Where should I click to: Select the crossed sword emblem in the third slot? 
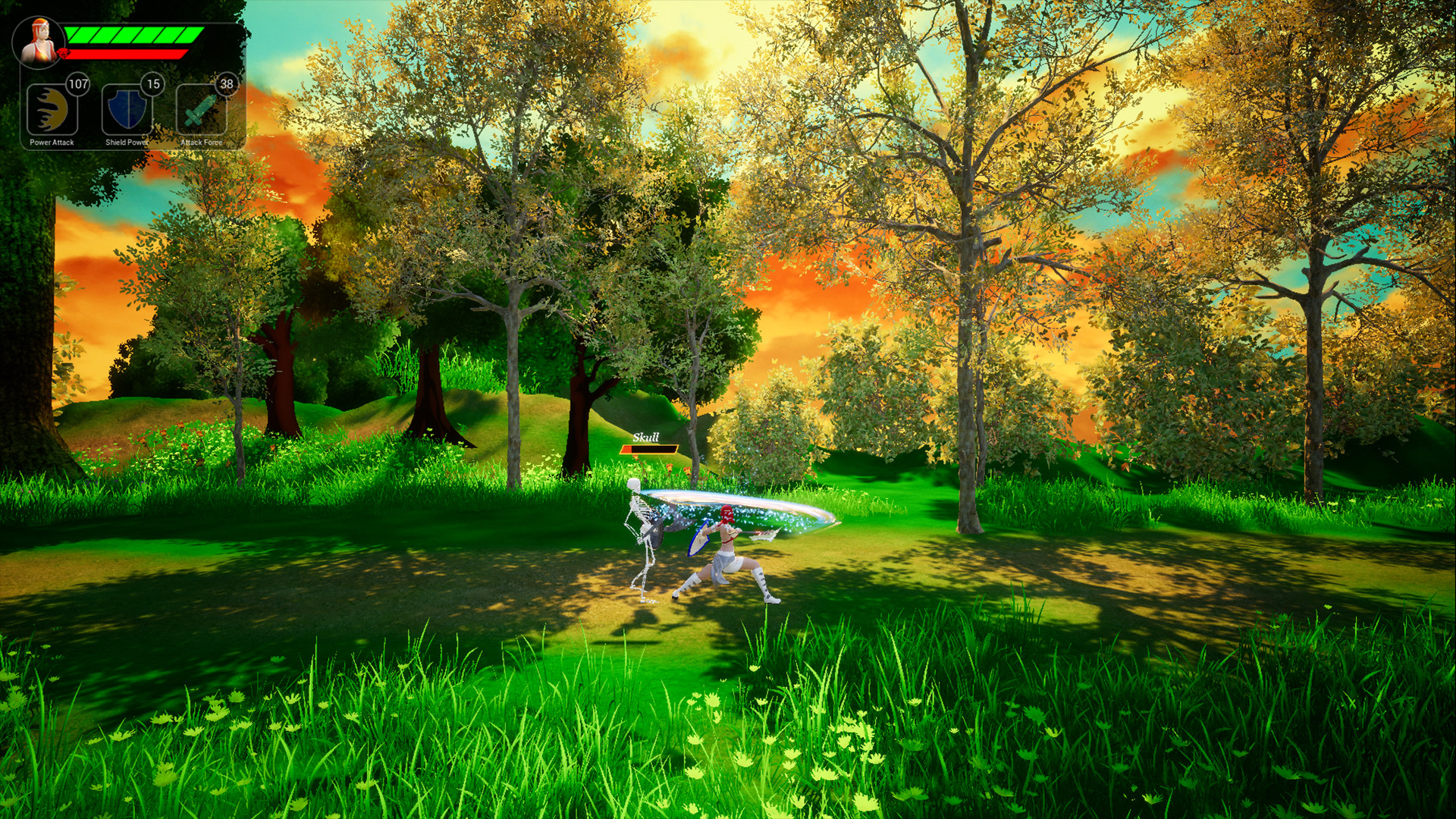point(201,108)
